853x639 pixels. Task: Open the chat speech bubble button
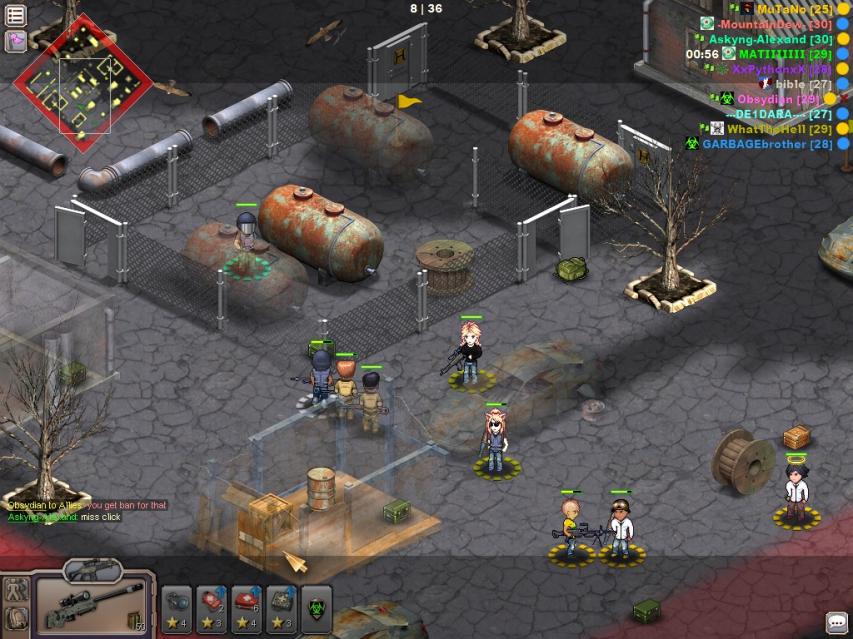[x=836, y=622]
